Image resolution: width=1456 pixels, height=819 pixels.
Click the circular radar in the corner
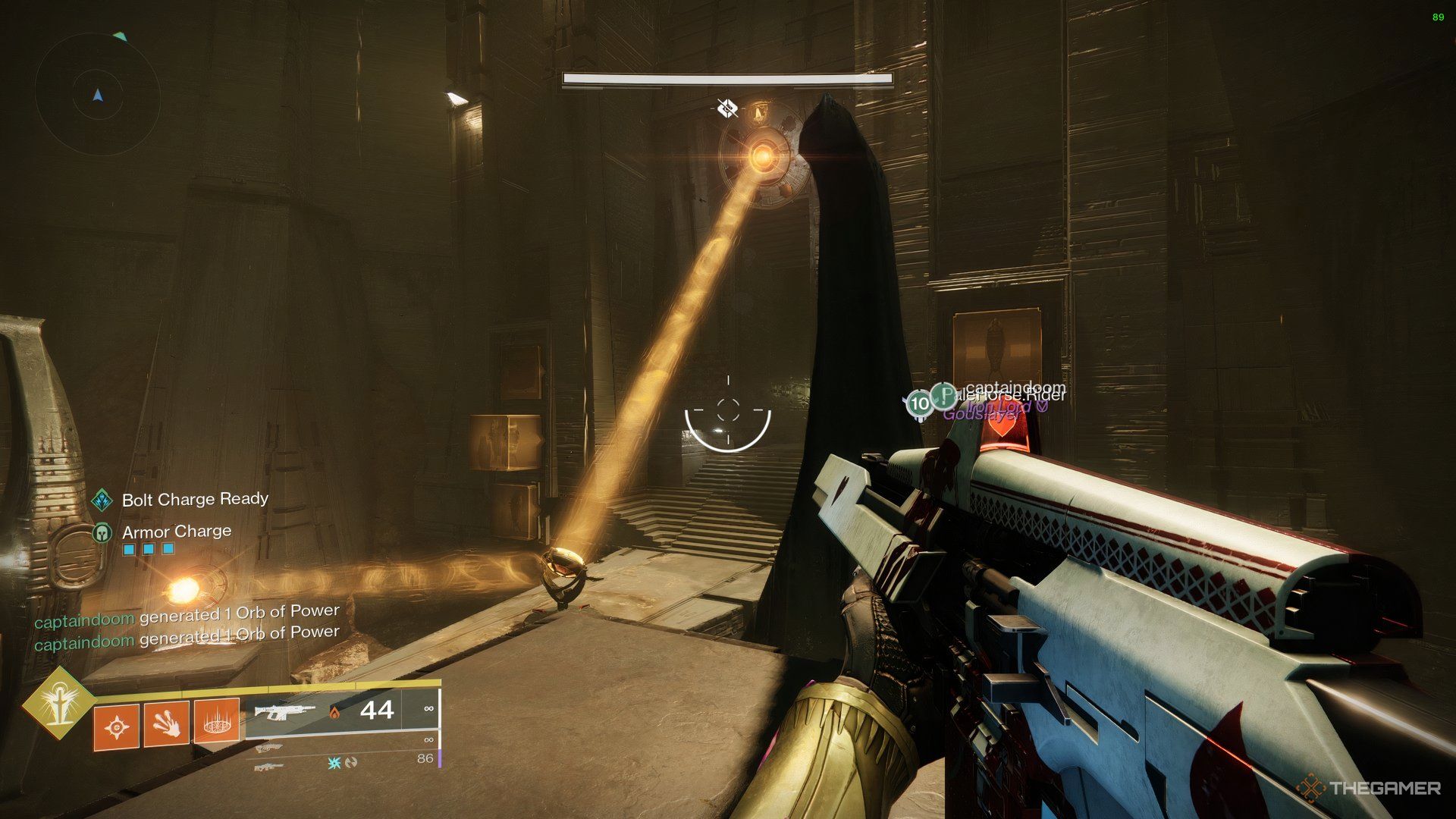pos(97,94)
